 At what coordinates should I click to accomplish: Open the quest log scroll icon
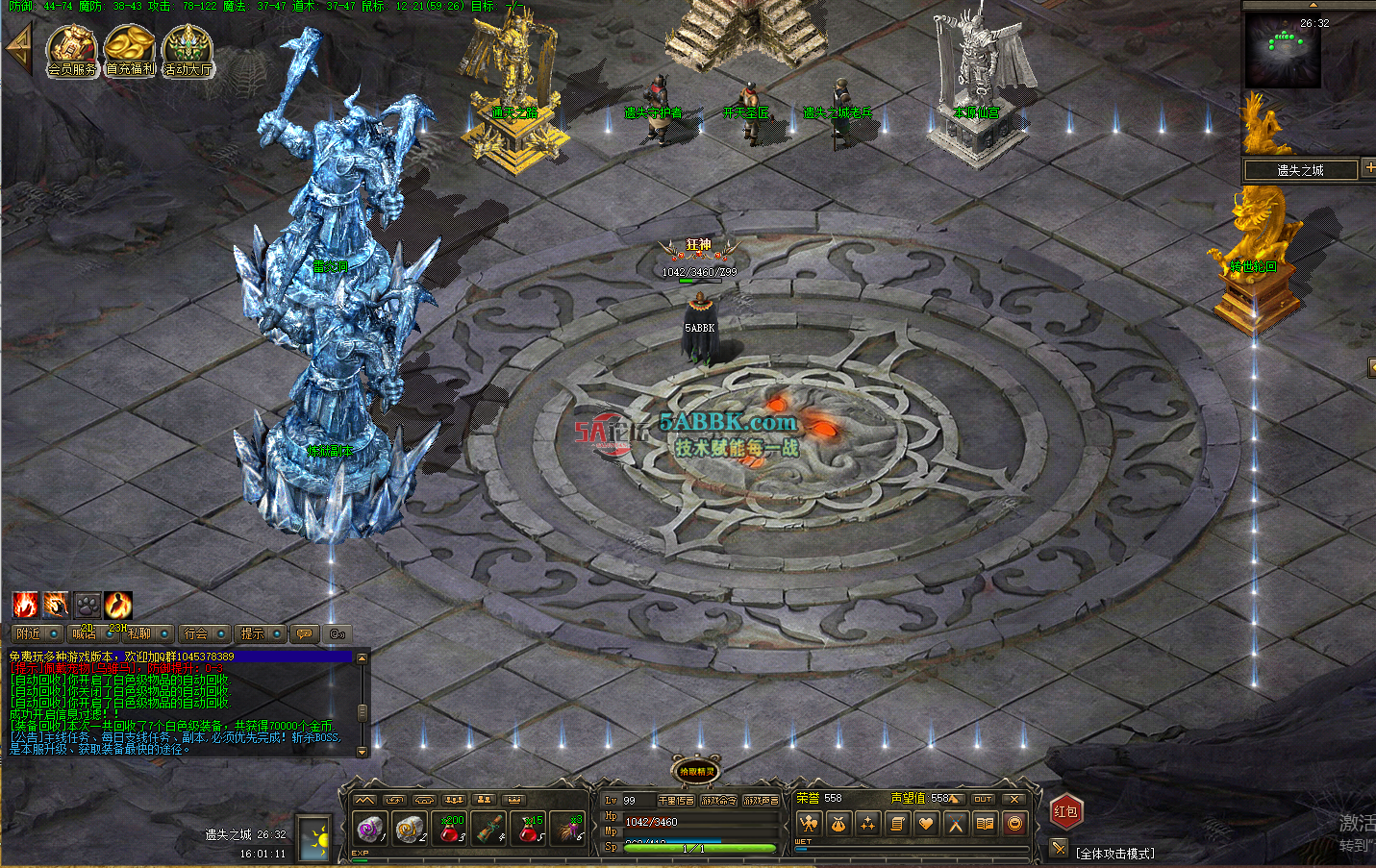(898, 823)
